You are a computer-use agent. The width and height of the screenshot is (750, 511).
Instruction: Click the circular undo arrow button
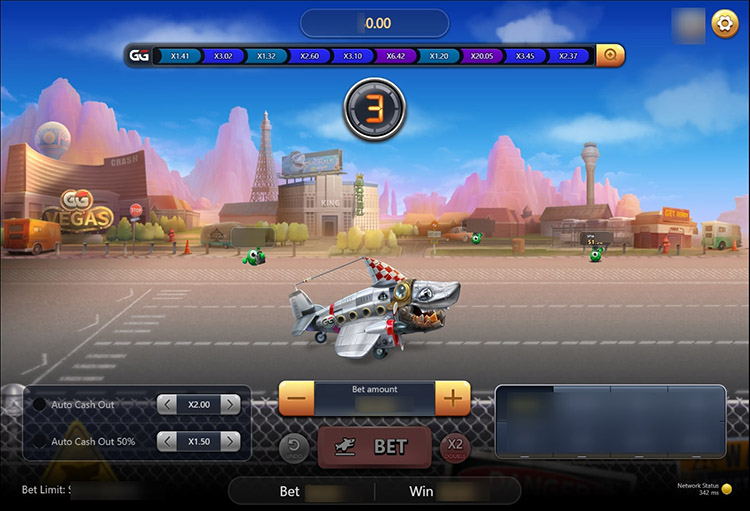[295, 448]
